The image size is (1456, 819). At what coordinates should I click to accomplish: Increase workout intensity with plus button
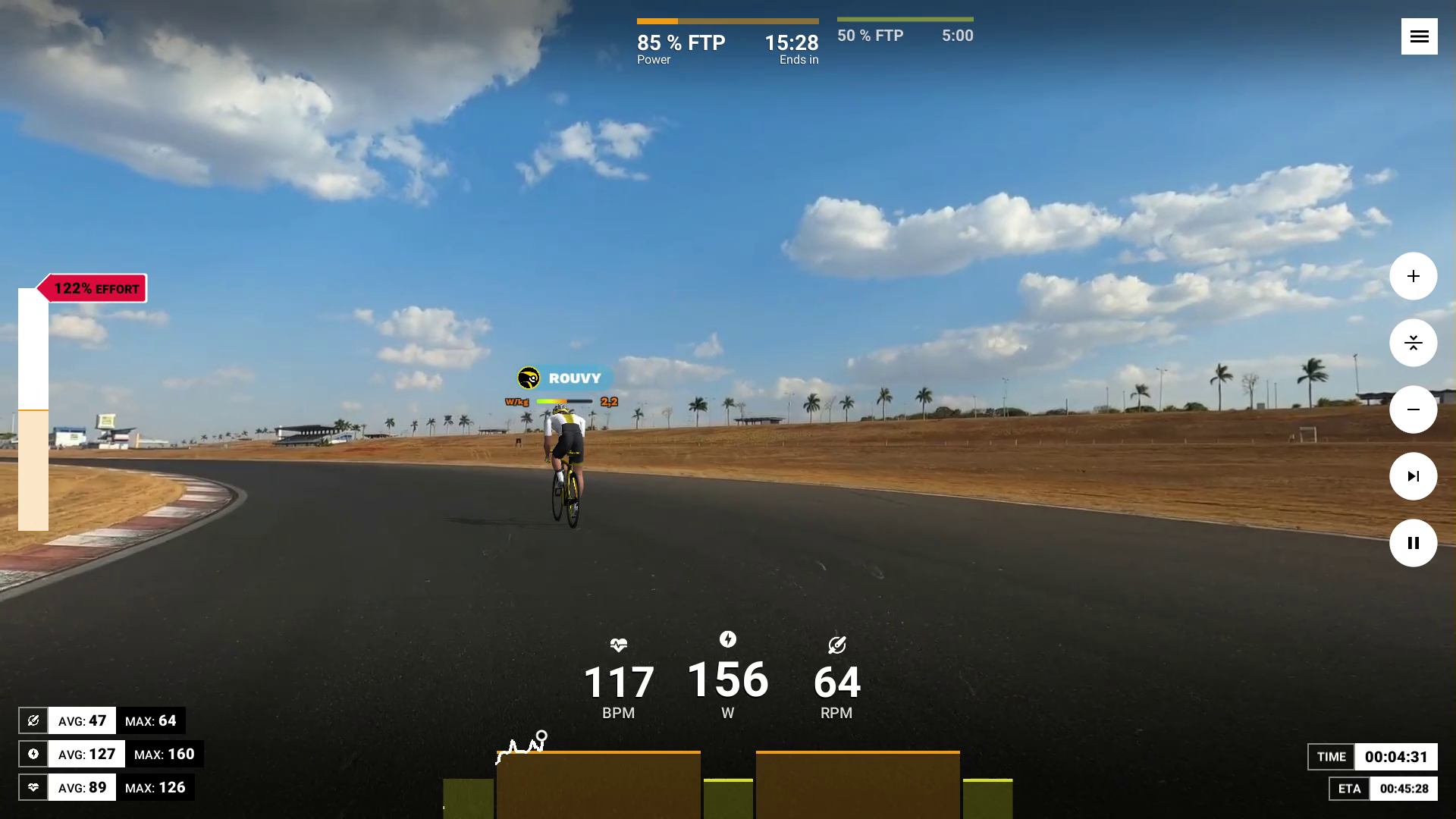point(1413,276)
